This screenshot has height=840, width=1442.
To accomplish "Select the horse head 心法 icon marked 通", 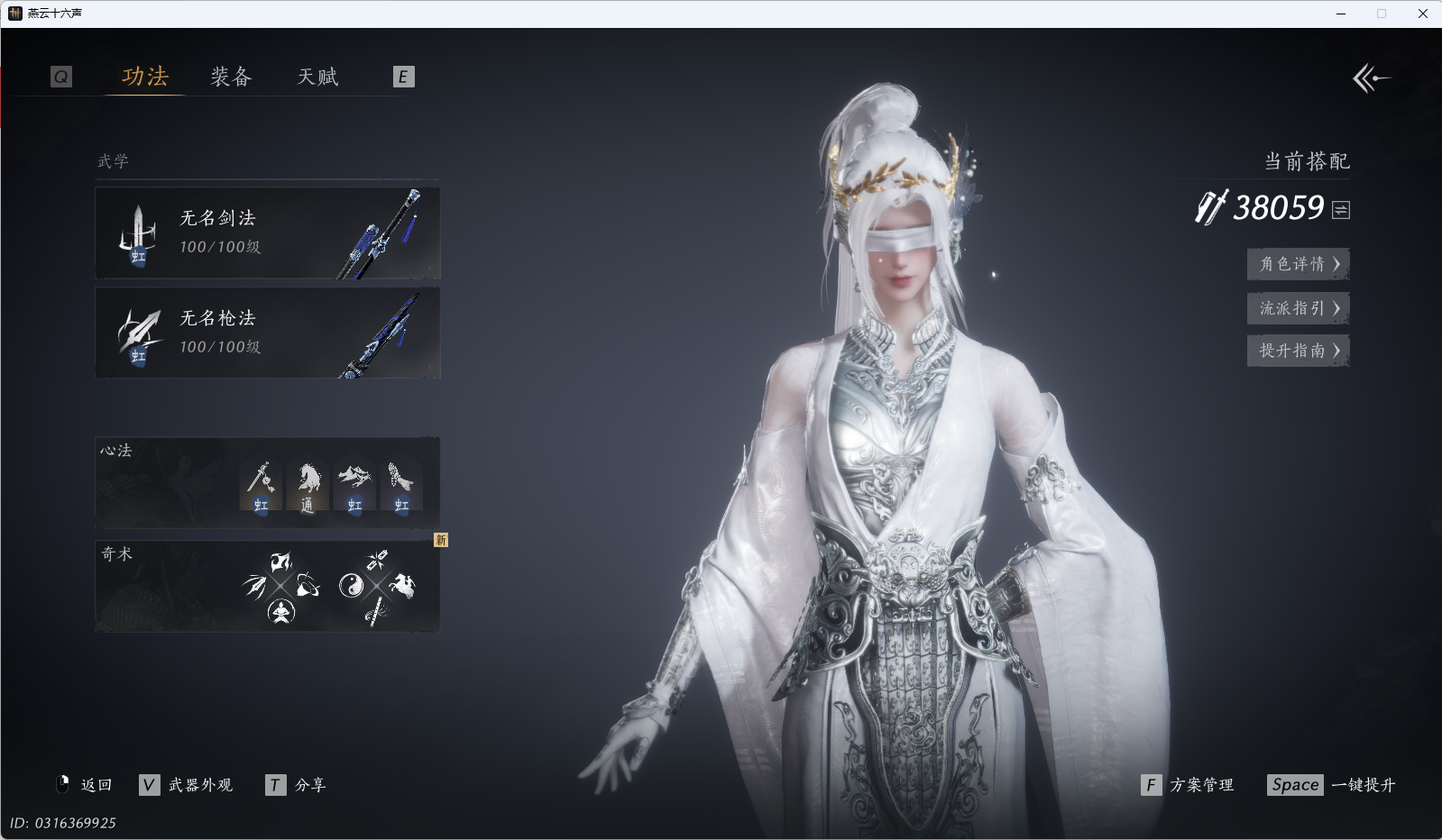I will click(308, 487).
